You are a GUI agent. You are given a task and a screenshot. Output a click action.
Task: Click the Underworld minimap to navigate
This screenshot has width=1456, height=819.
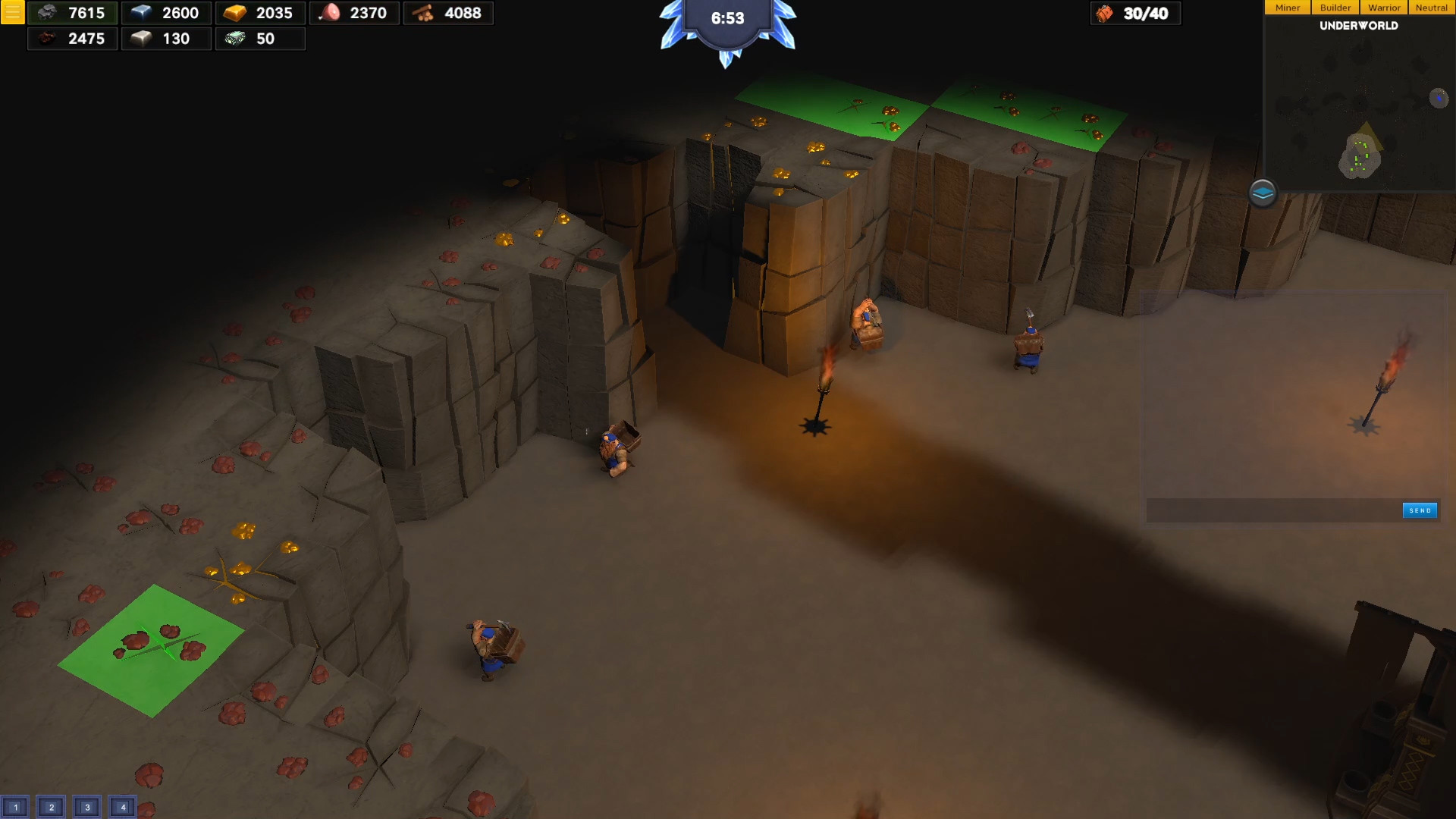click(1357, 114)
